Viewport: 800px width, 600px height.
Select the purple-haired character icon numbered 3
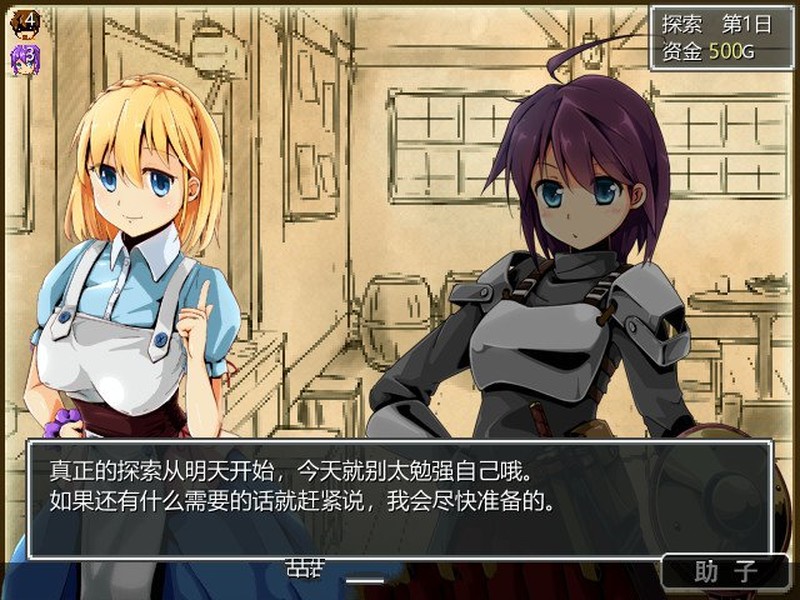tap(25, 58)
